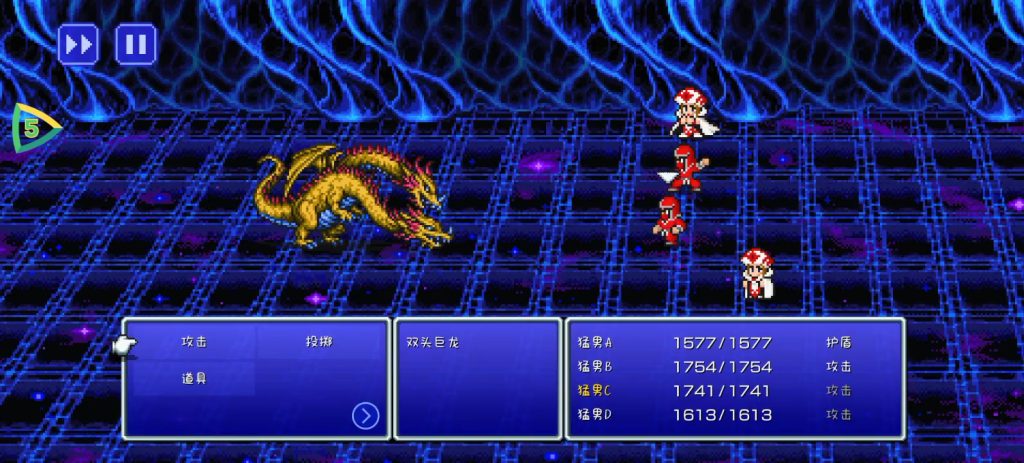Viewport: 1024px width, 463px height.
Task: Open the 道具 (Item) command
Action: pos(194,379)
